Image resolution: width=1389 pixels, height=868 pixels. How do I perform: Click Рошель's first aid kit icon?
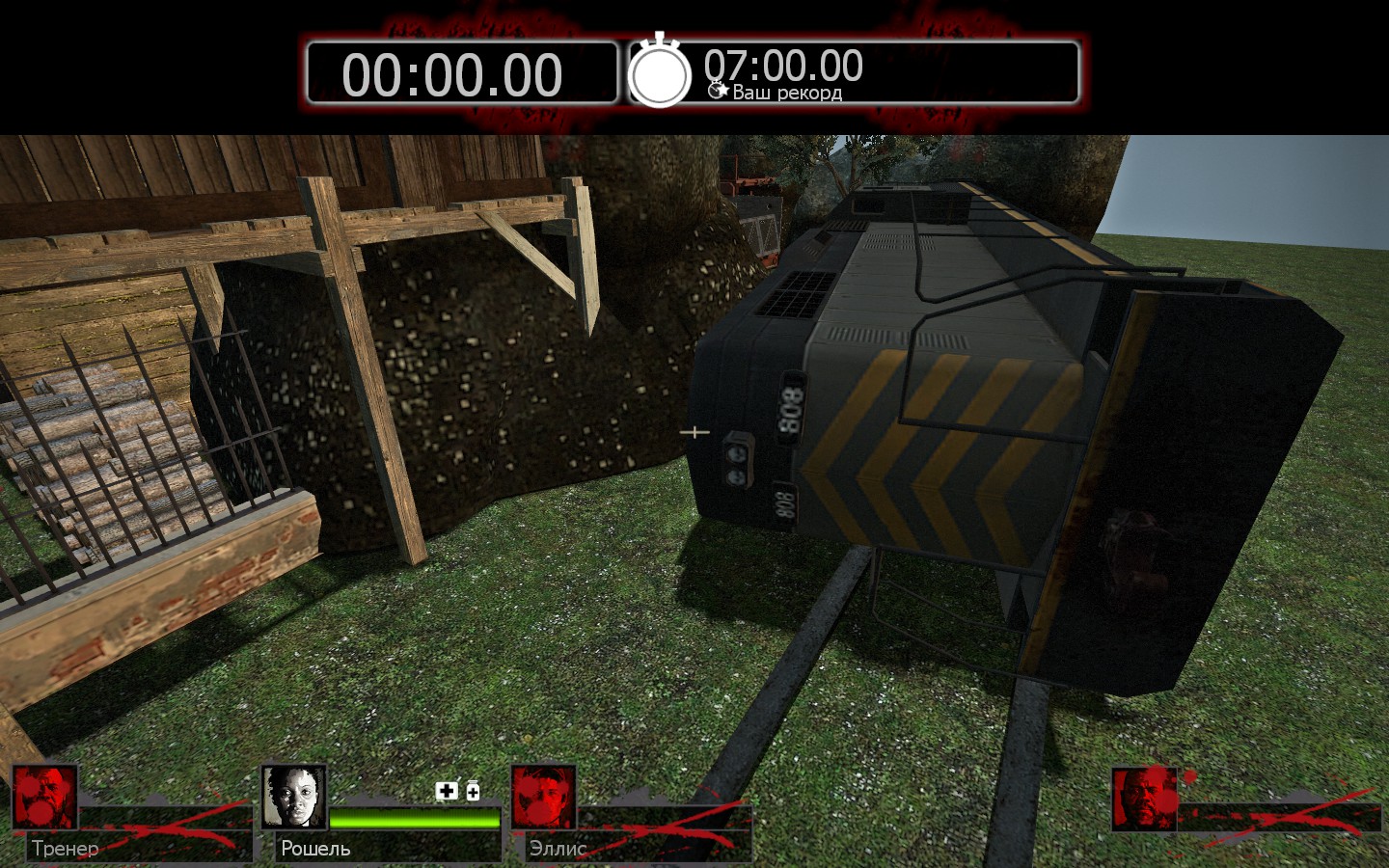[x=447, y=791]
